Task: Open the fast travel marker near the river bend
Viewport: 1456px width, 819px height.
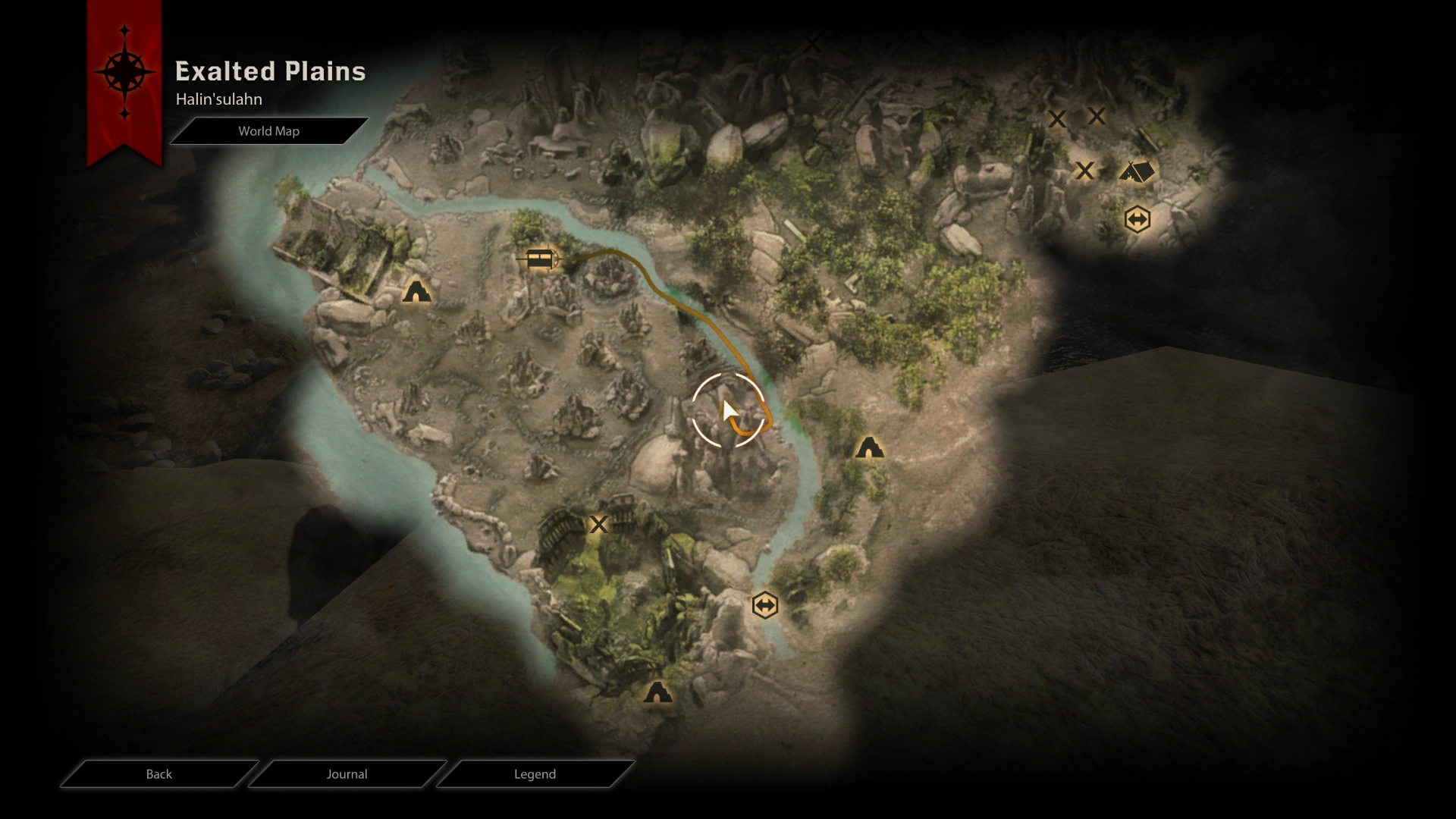Action: coord(765,604)
